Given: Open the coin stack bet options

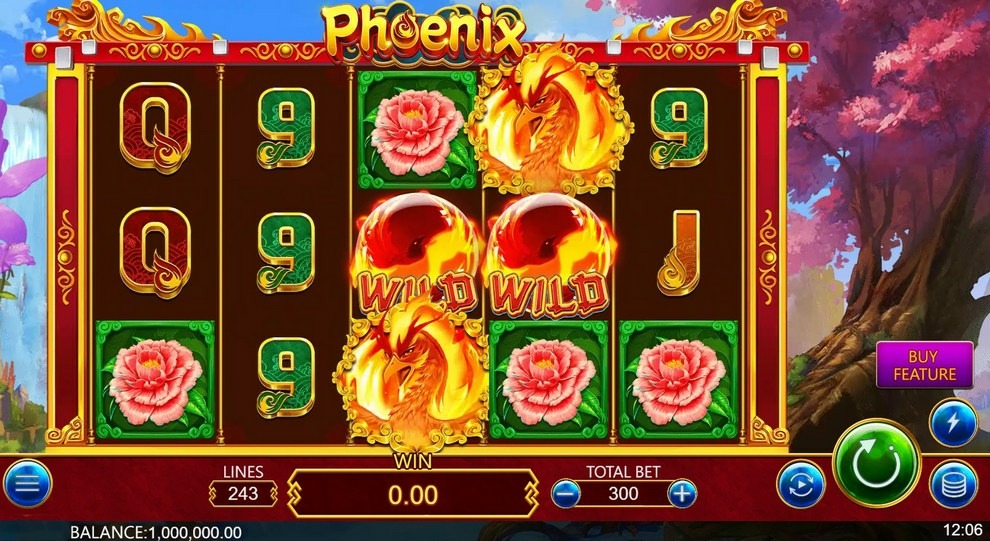Looking at the screenshot, I should (x=952, y=485).
